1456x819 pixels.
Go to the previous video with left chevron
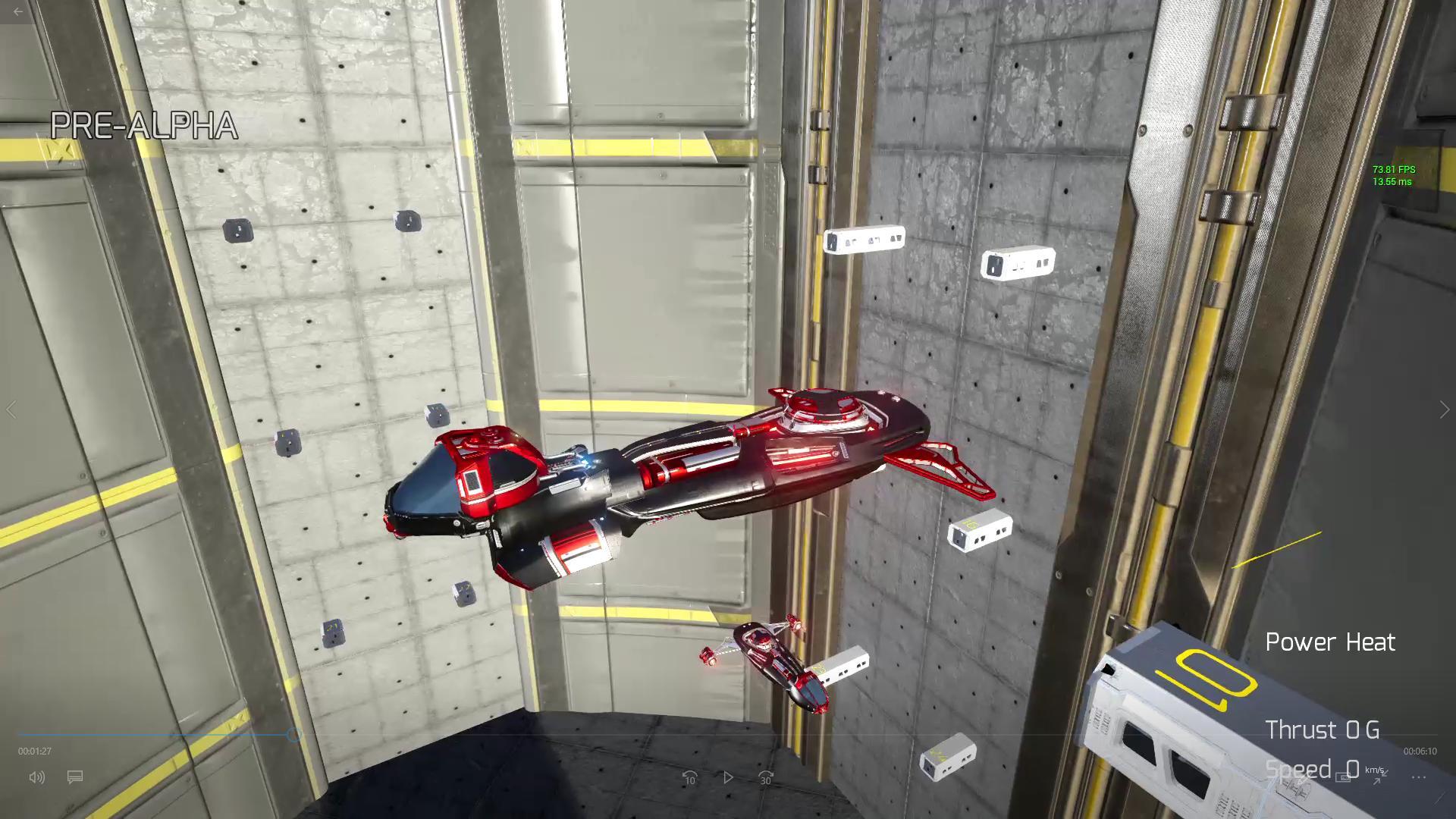pyautogui.click(x=12, y=409)
